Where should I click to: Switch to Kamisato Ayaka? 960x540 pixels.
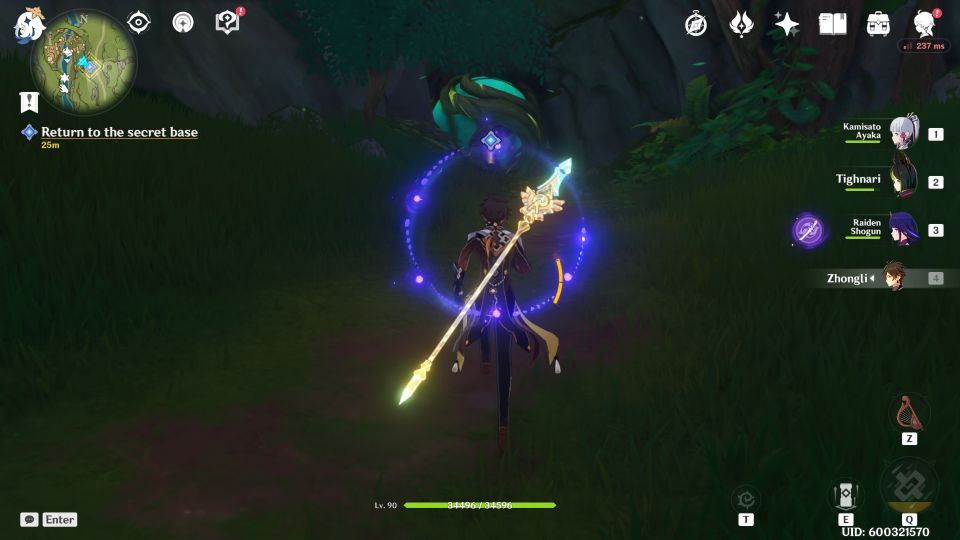(x=903, y=133)
